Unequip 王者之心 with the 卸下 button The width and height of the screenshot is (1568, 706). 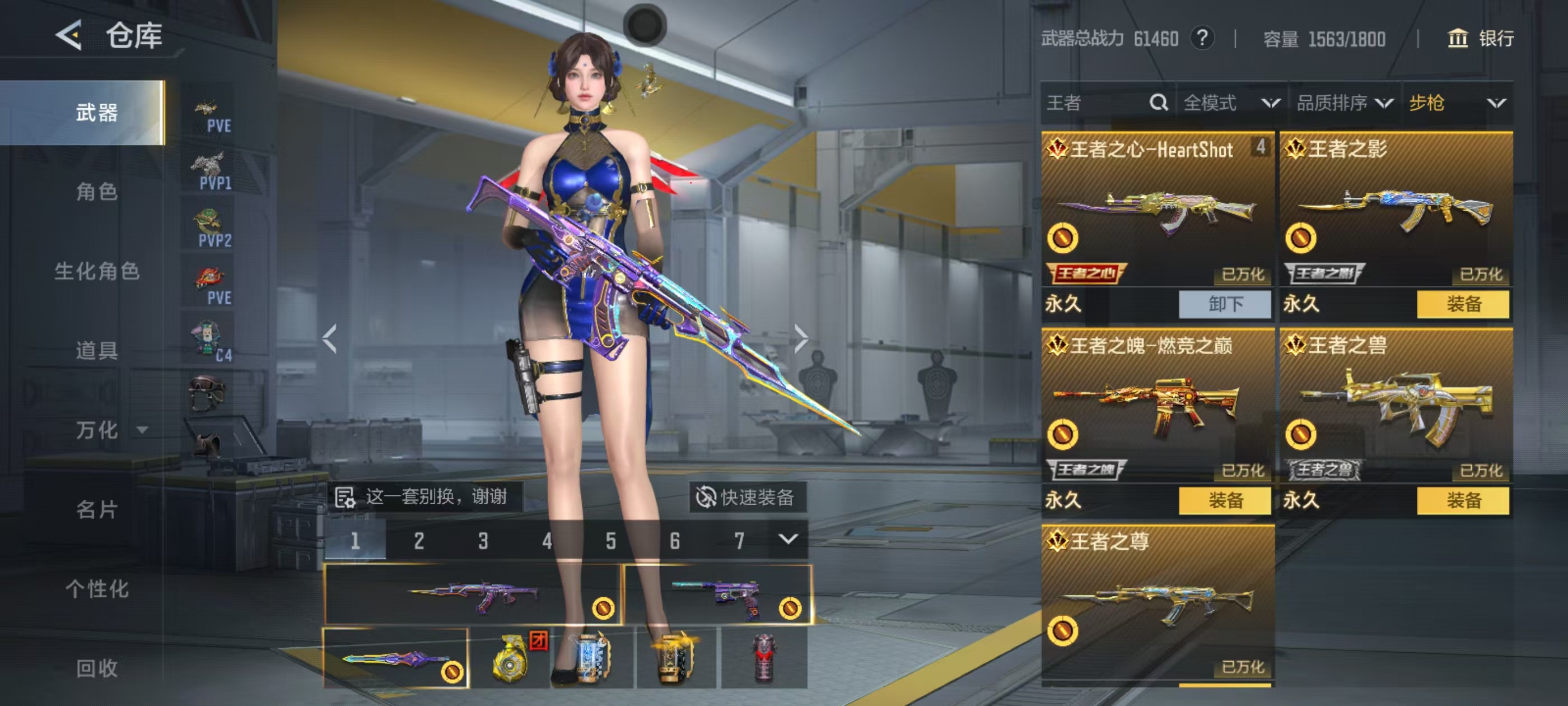[1225, 304]
